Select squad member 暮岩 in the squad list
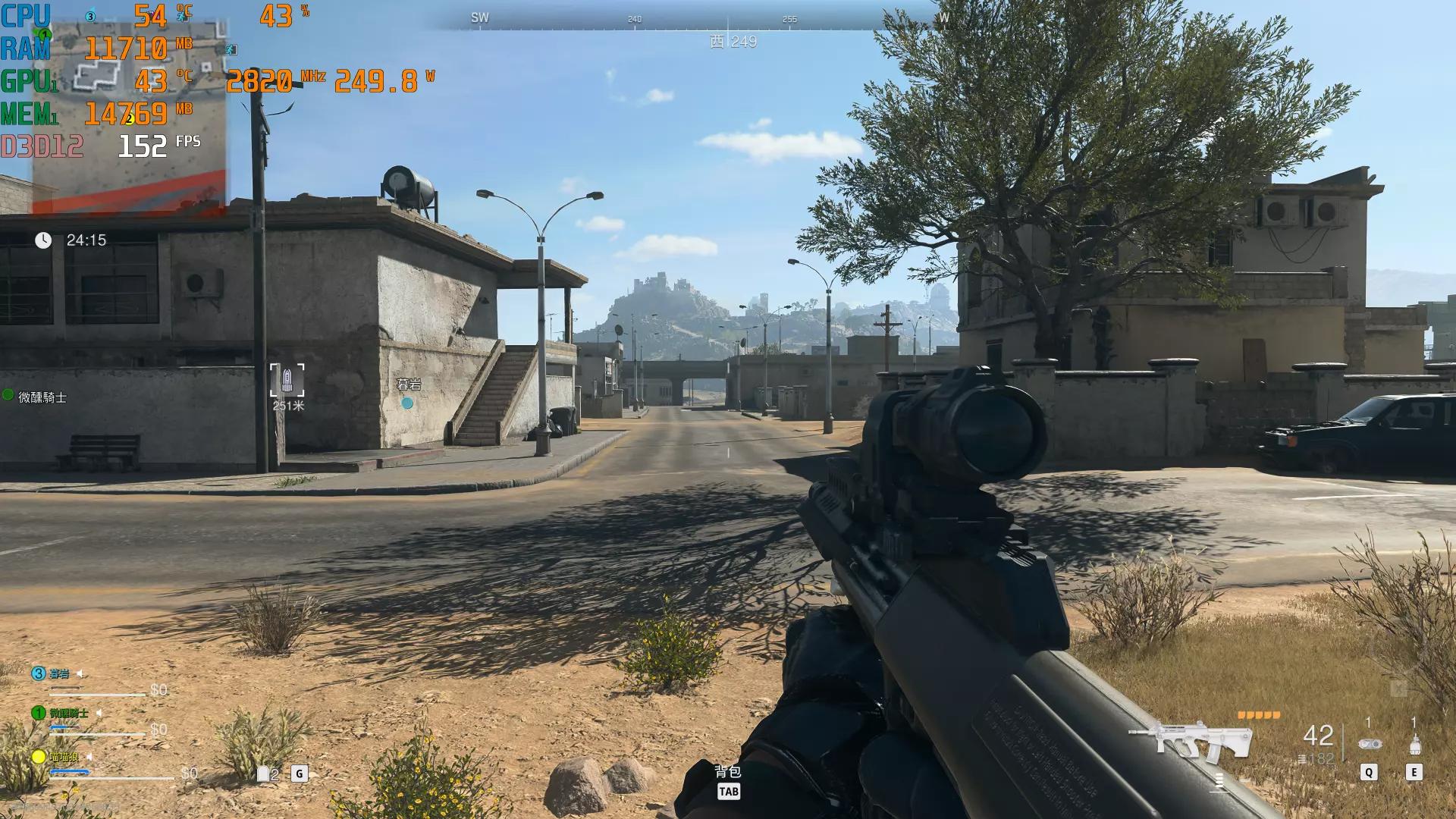The width and height of the screenshot is (1456, 819). [59, 673]
